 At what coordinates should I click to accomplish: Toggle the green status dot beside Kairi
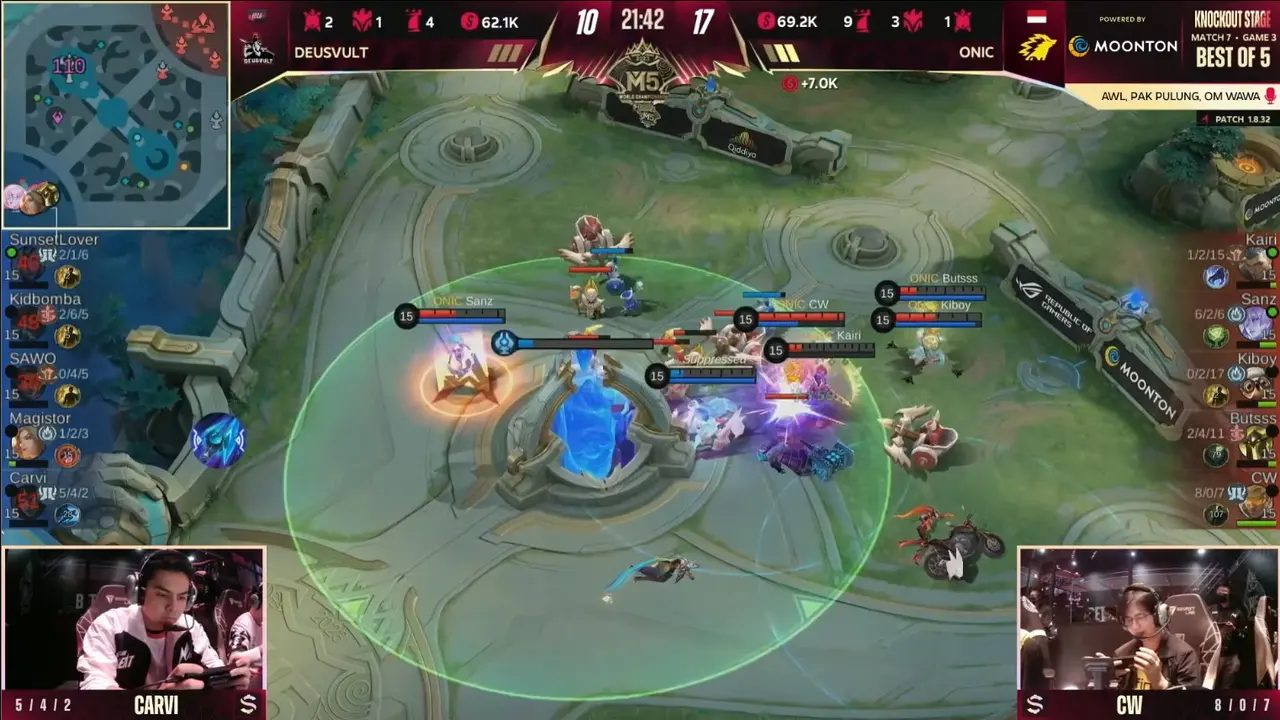click(x=1270, y=251)
